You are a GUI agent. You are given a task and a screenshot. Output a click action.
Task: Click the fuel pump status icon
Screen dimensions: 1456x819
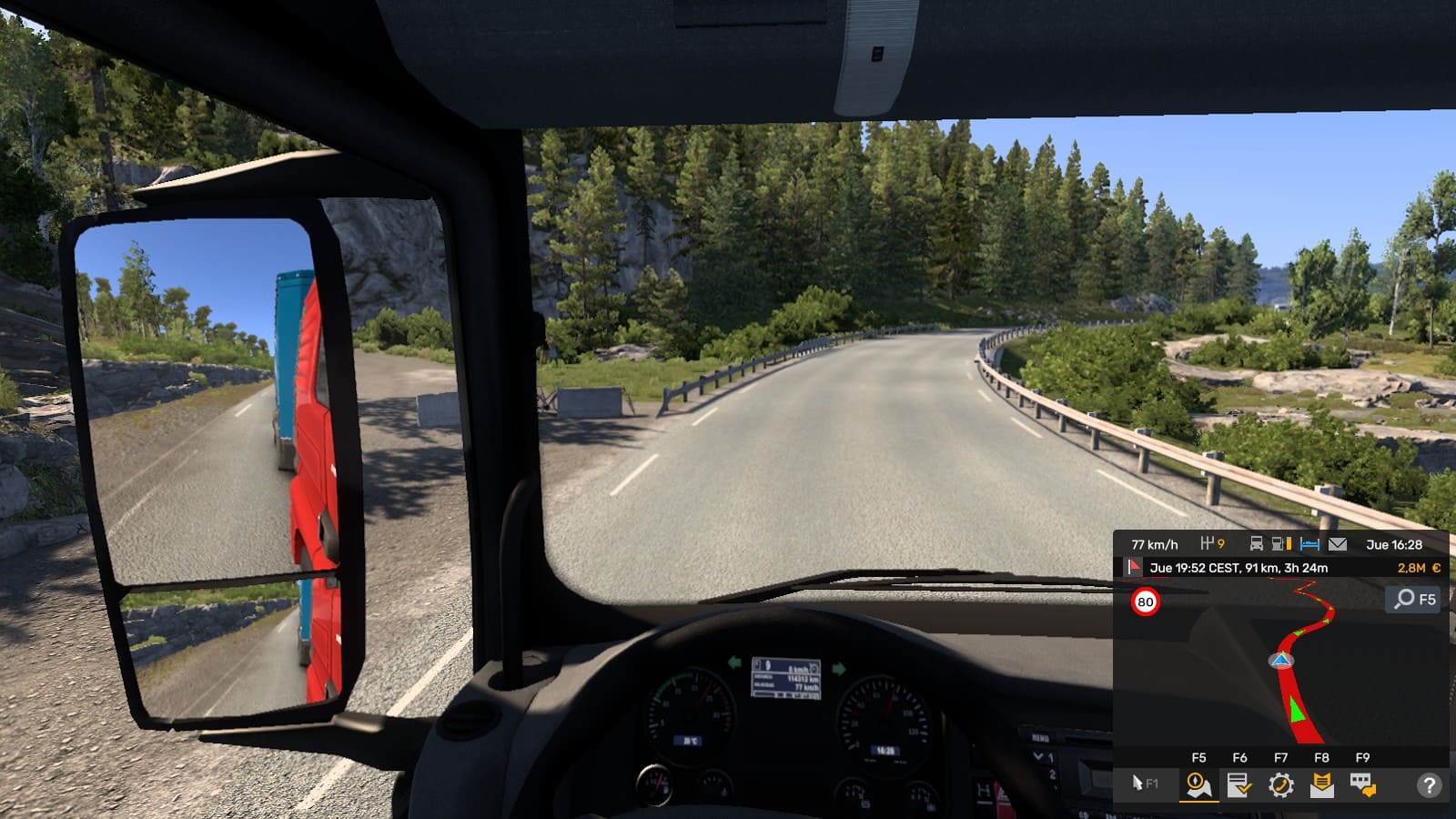click(1281, 544)
